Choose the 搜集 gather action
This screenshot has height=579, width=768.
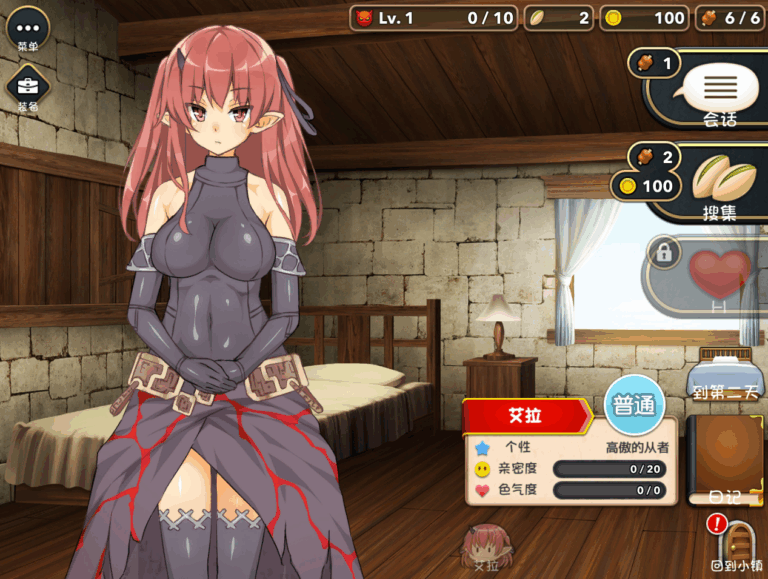pyautogui.click(x=718, y=183)
